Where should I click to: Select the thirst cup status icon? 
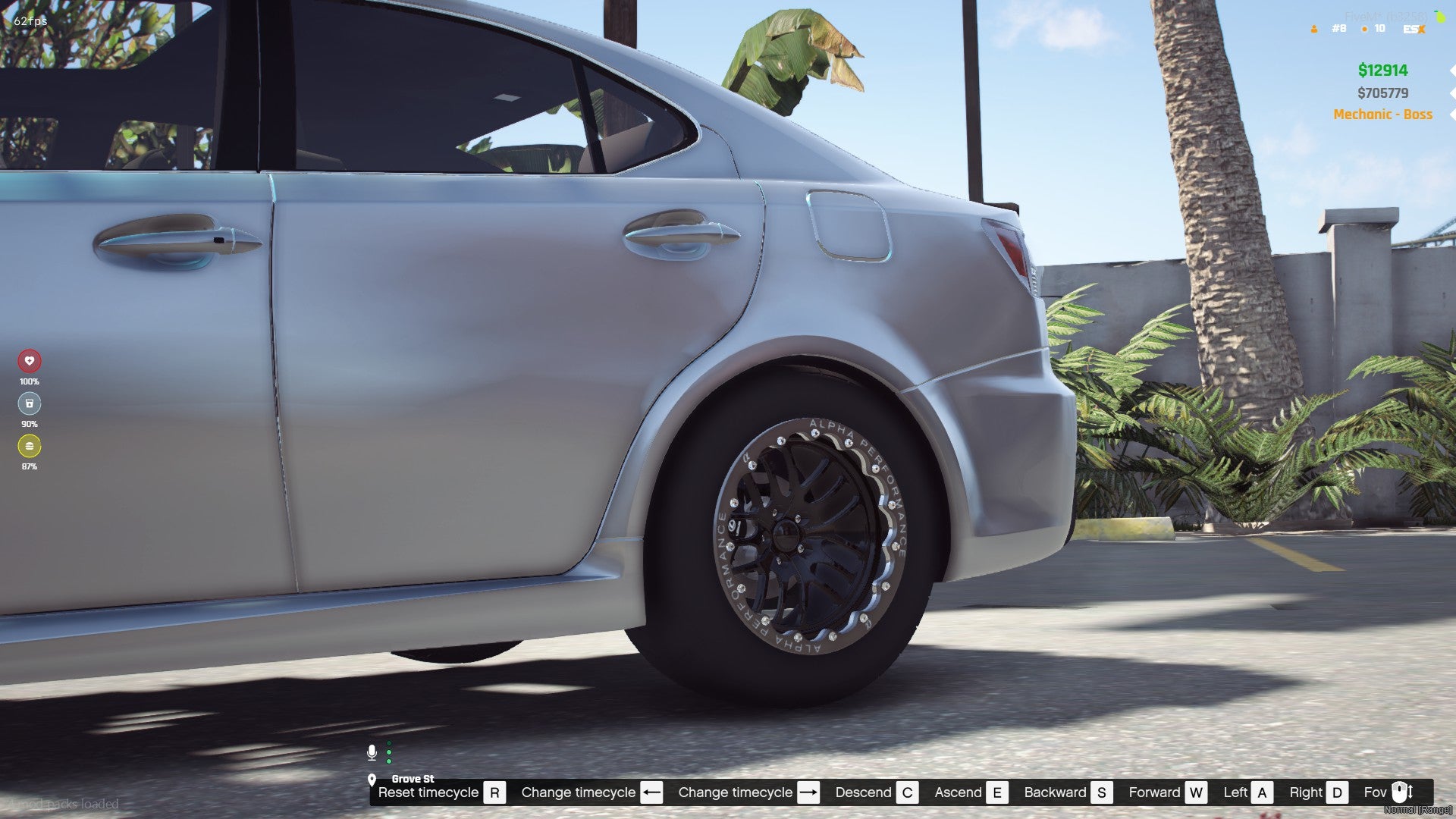(x=30, y=403)
